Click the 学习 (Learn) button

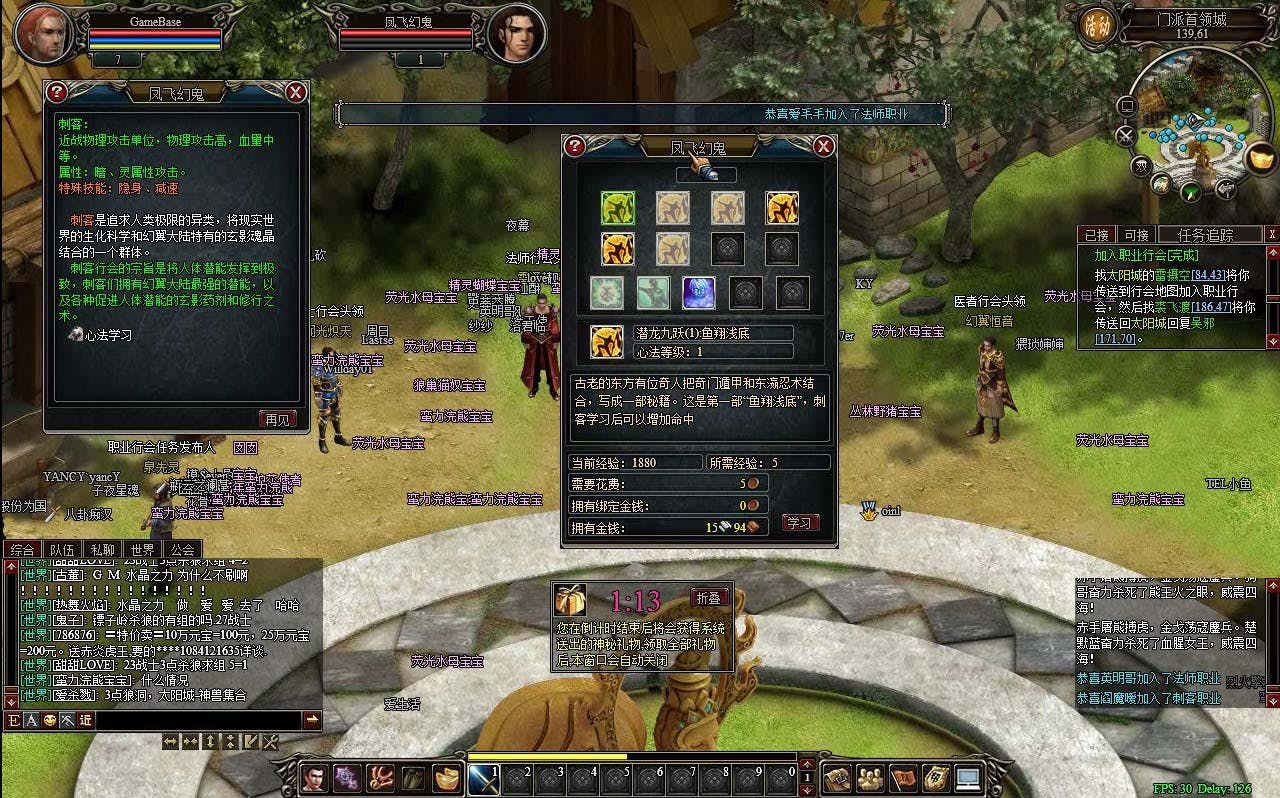click(799, 523)
